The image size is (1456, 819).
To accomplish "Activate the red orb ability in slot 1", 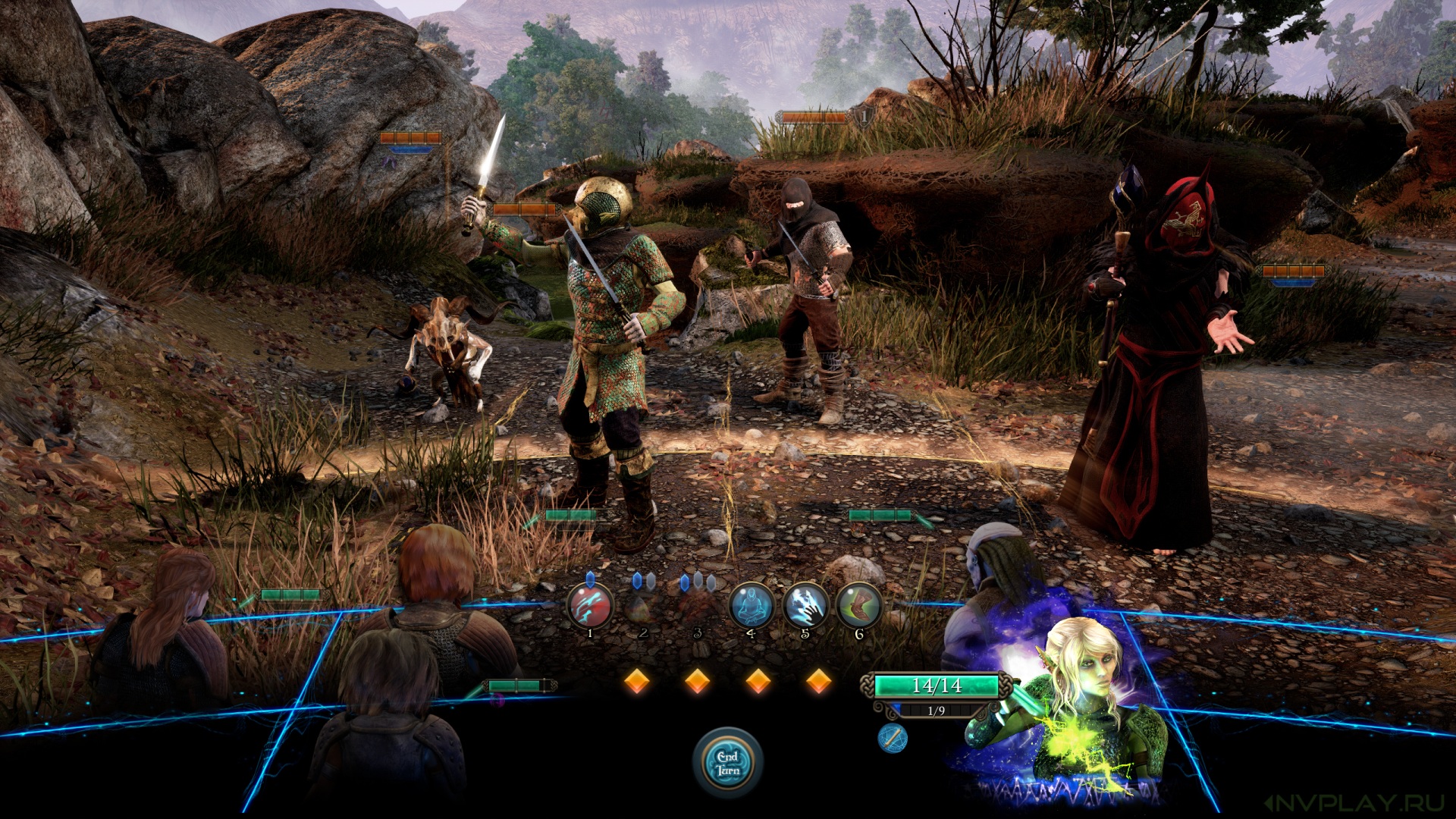I will 590,606.
